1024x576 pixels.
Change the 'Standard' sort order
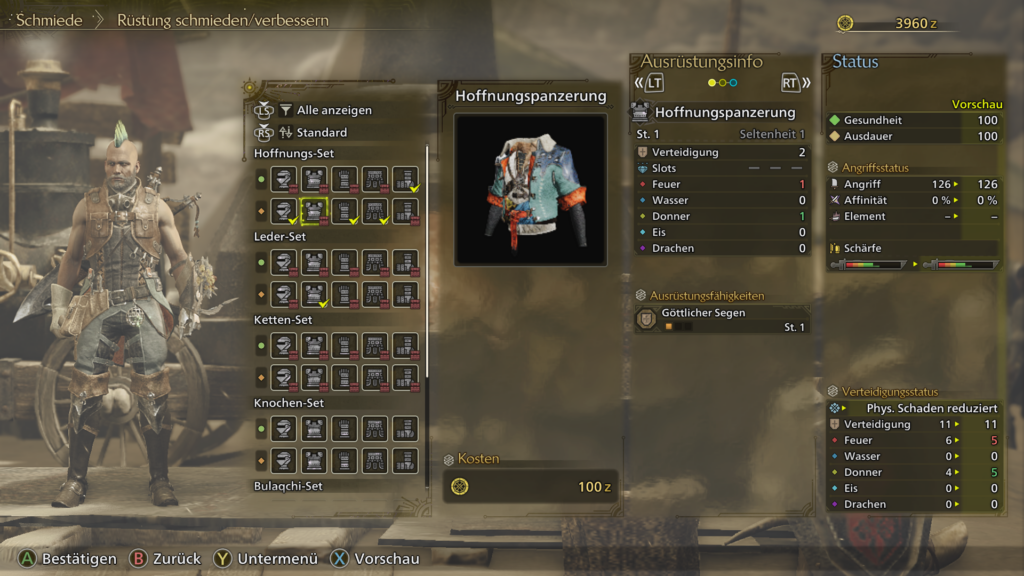321,132
